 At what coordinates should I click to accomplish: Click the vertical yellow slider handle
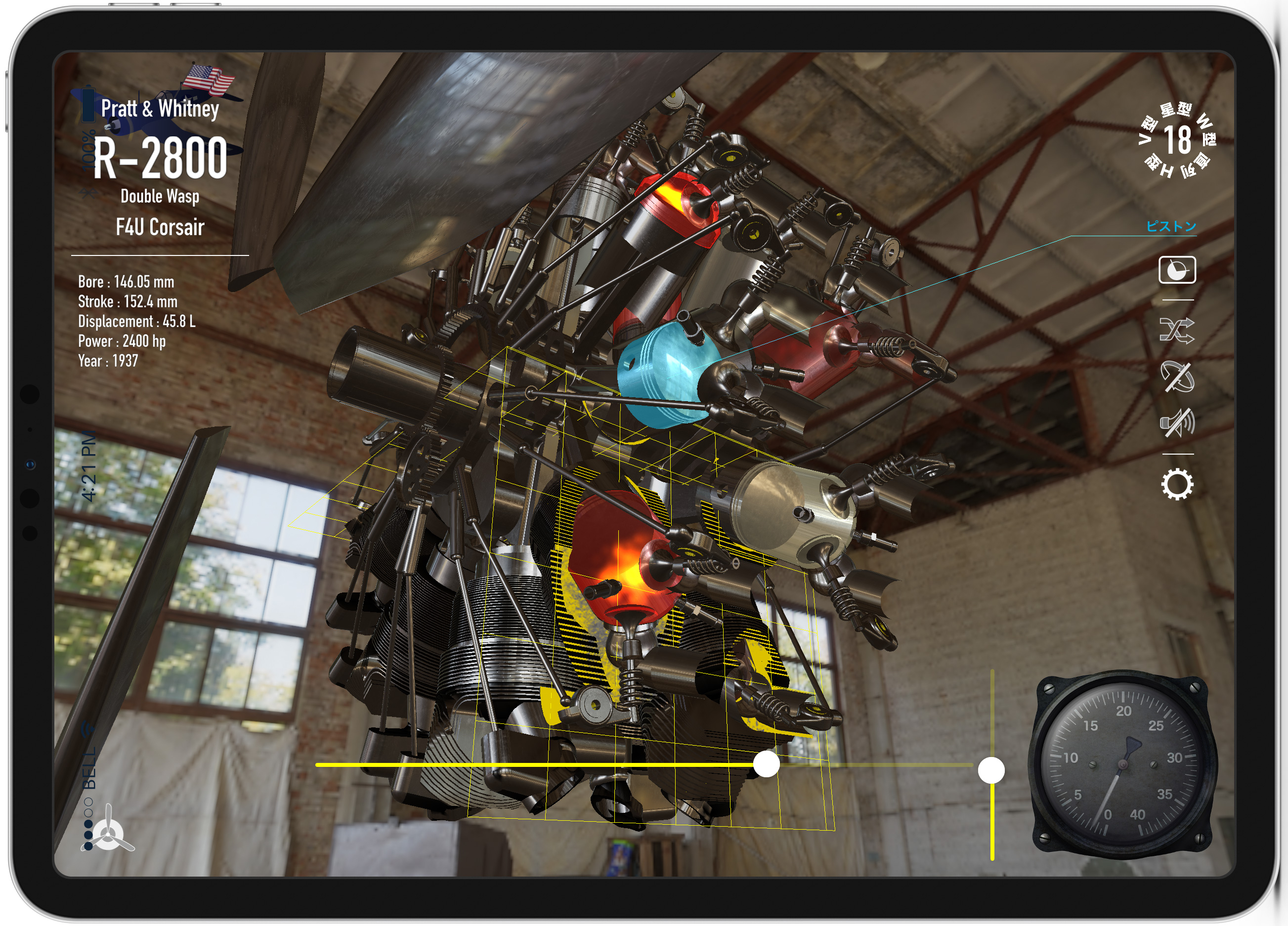[x=991, y=770]
